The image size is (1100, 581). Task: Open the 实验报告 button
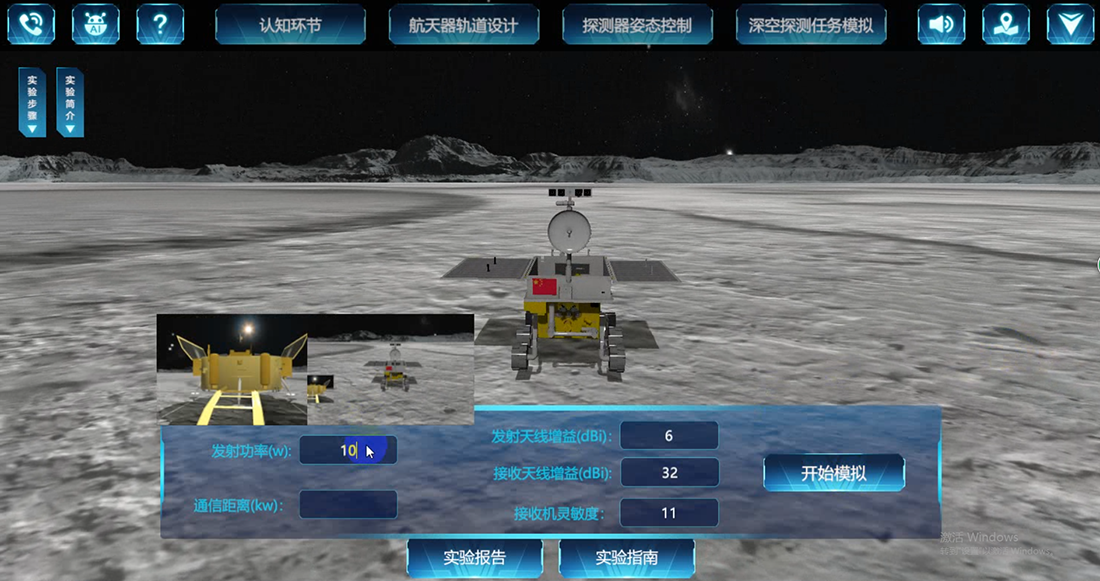pos(474,557)
